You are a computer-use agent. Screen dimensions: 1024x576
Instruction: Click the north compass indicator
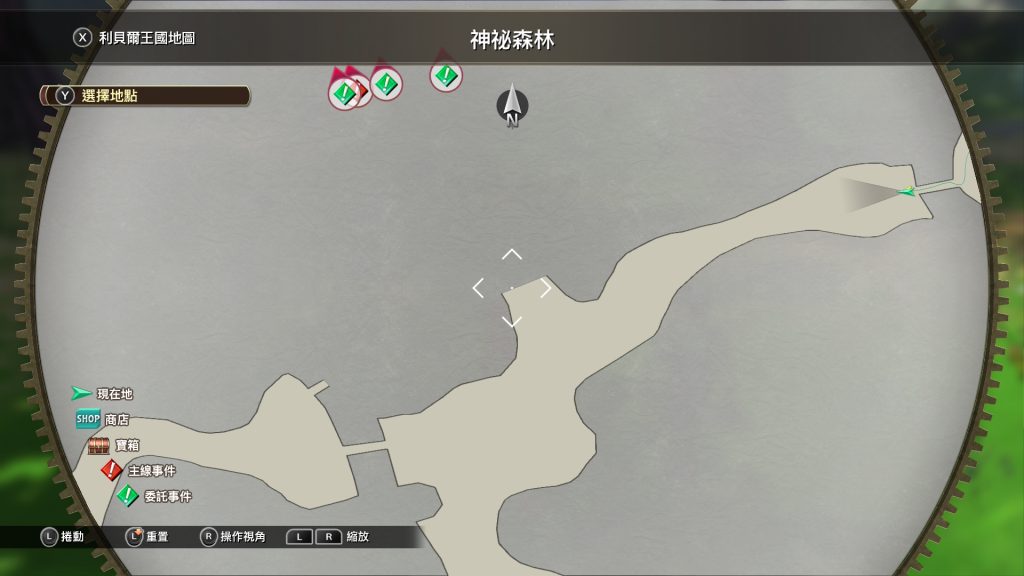point(512,105)
